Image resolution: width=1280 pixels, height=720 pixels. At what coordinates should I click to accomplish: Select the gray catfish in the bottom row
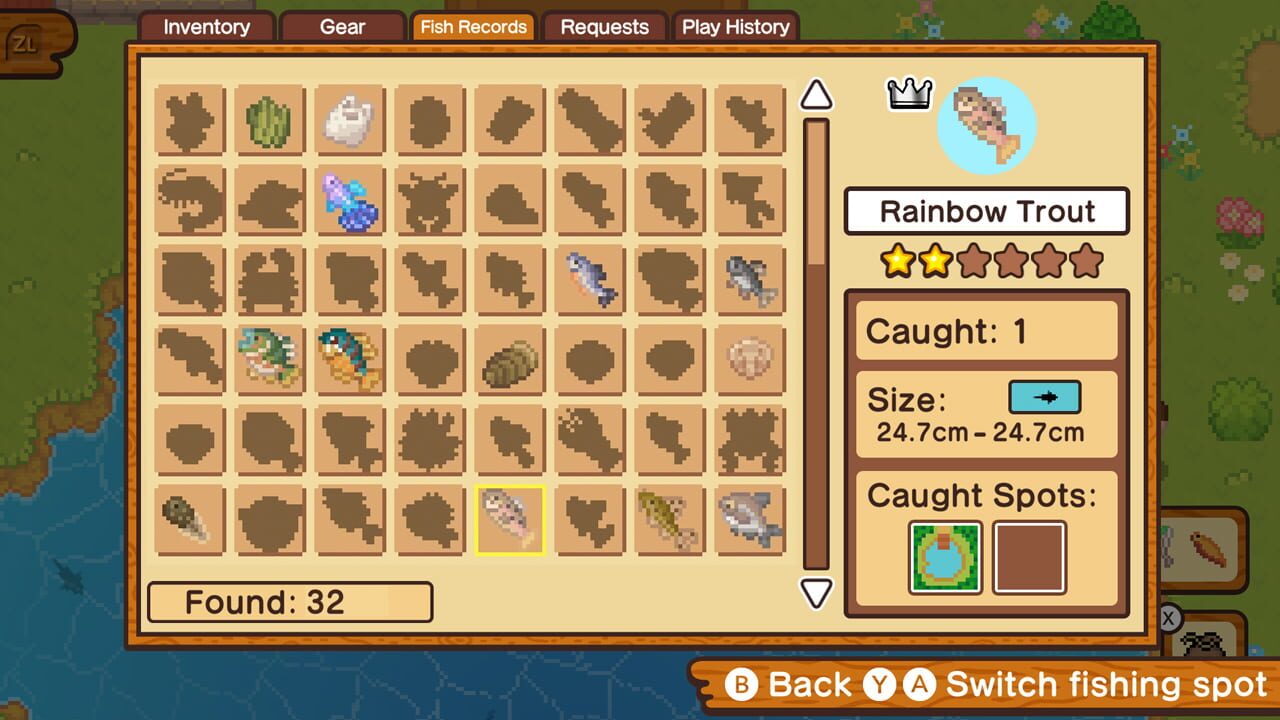pyautogui.click(x=750, y=518)
